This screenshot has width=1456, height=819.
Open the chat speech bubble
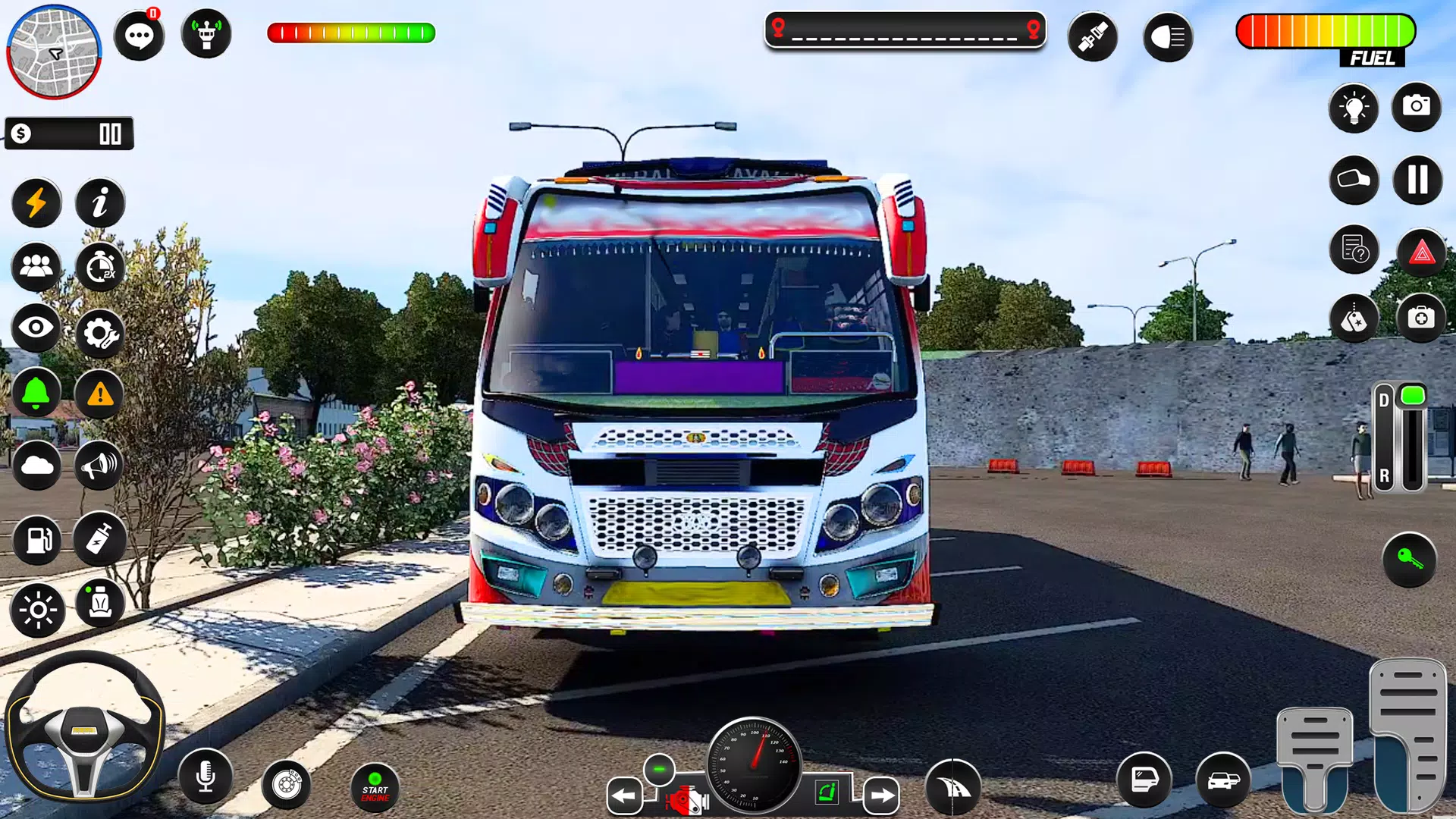(139, 35)
